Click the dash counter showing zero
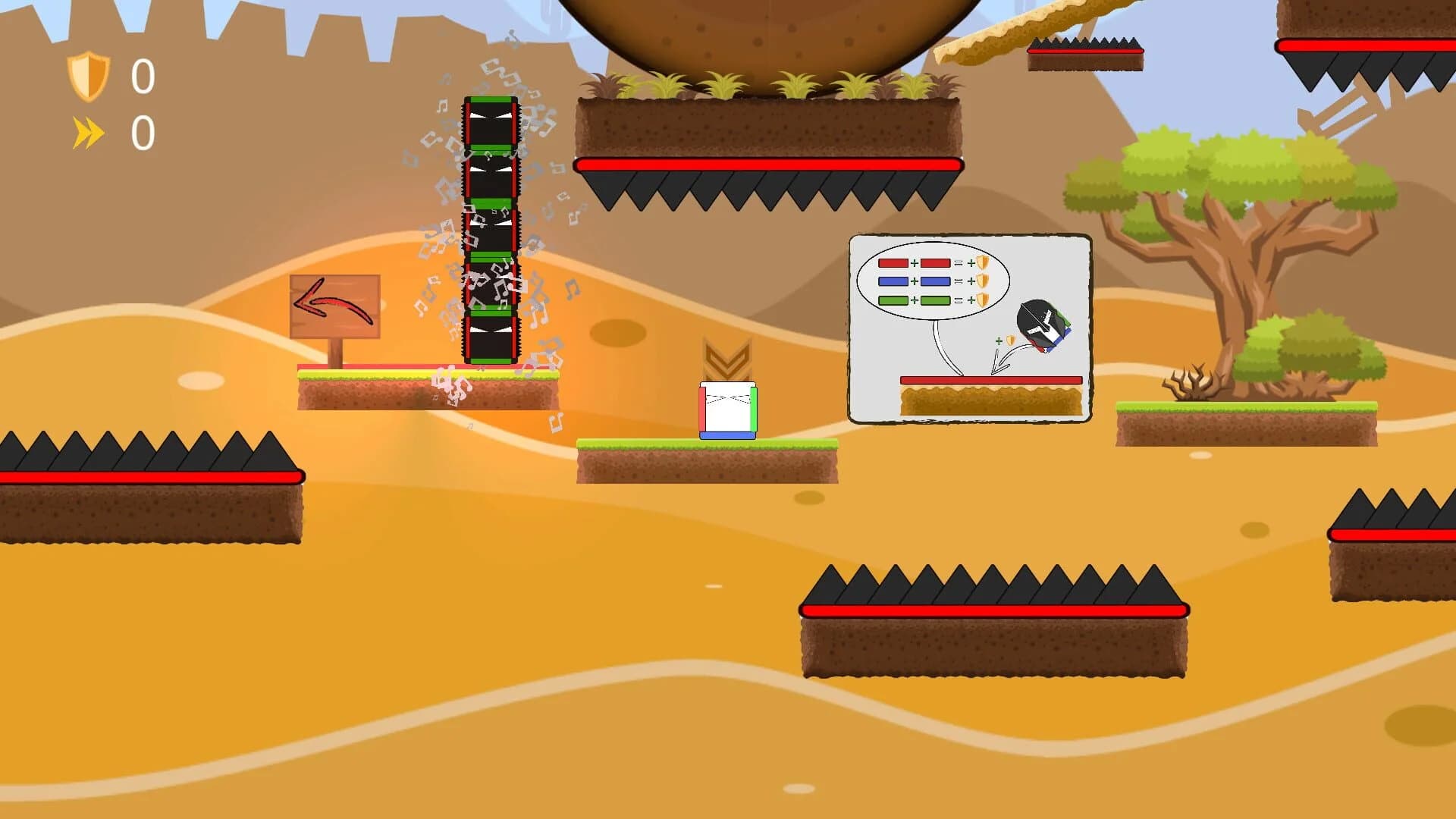1456x819 pixels. point(143,130)
